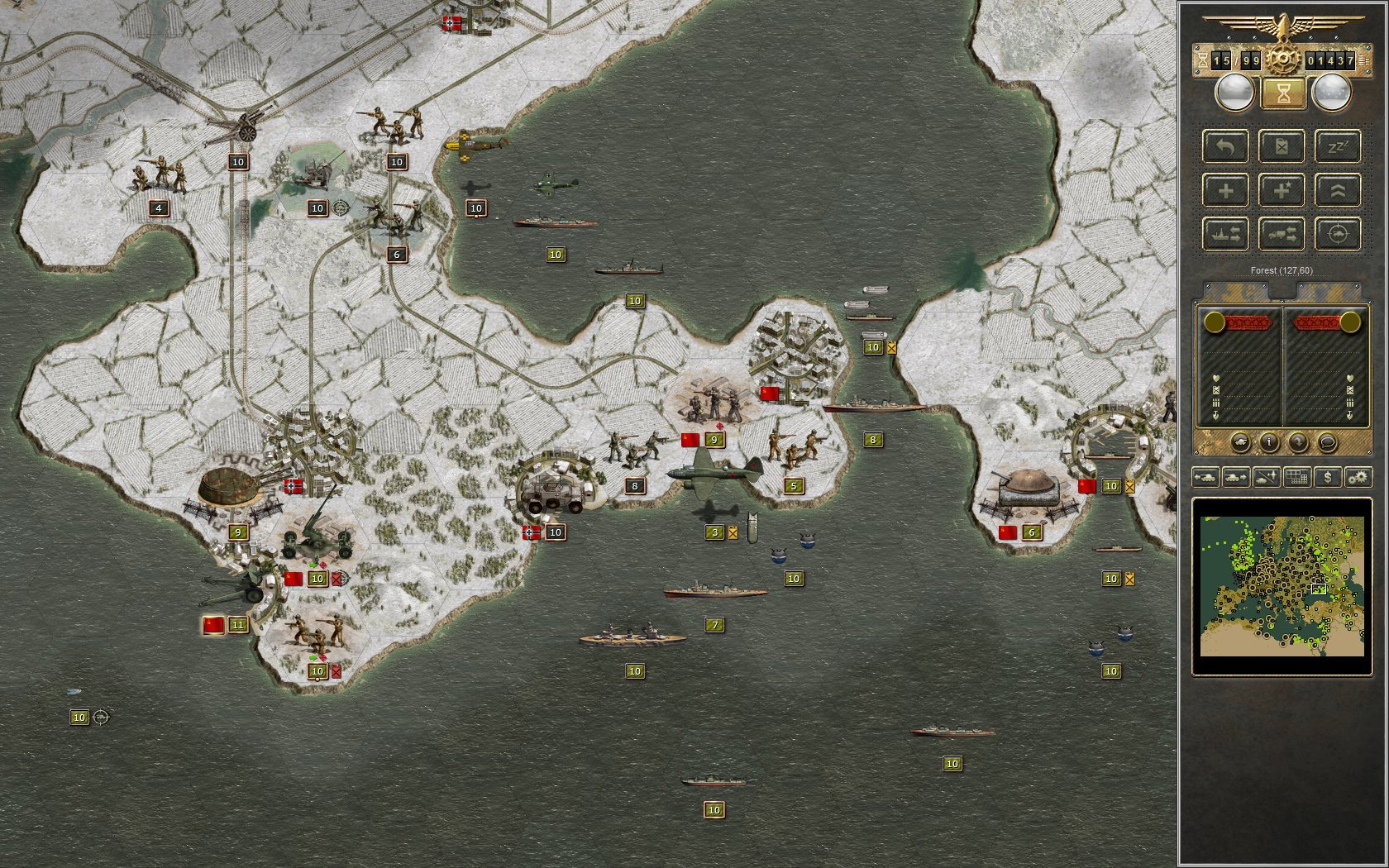This screenshot has height=868, width=1389.
Task: Upgrade unit via the double chevron icon
Action: (x=1339, y=190)
